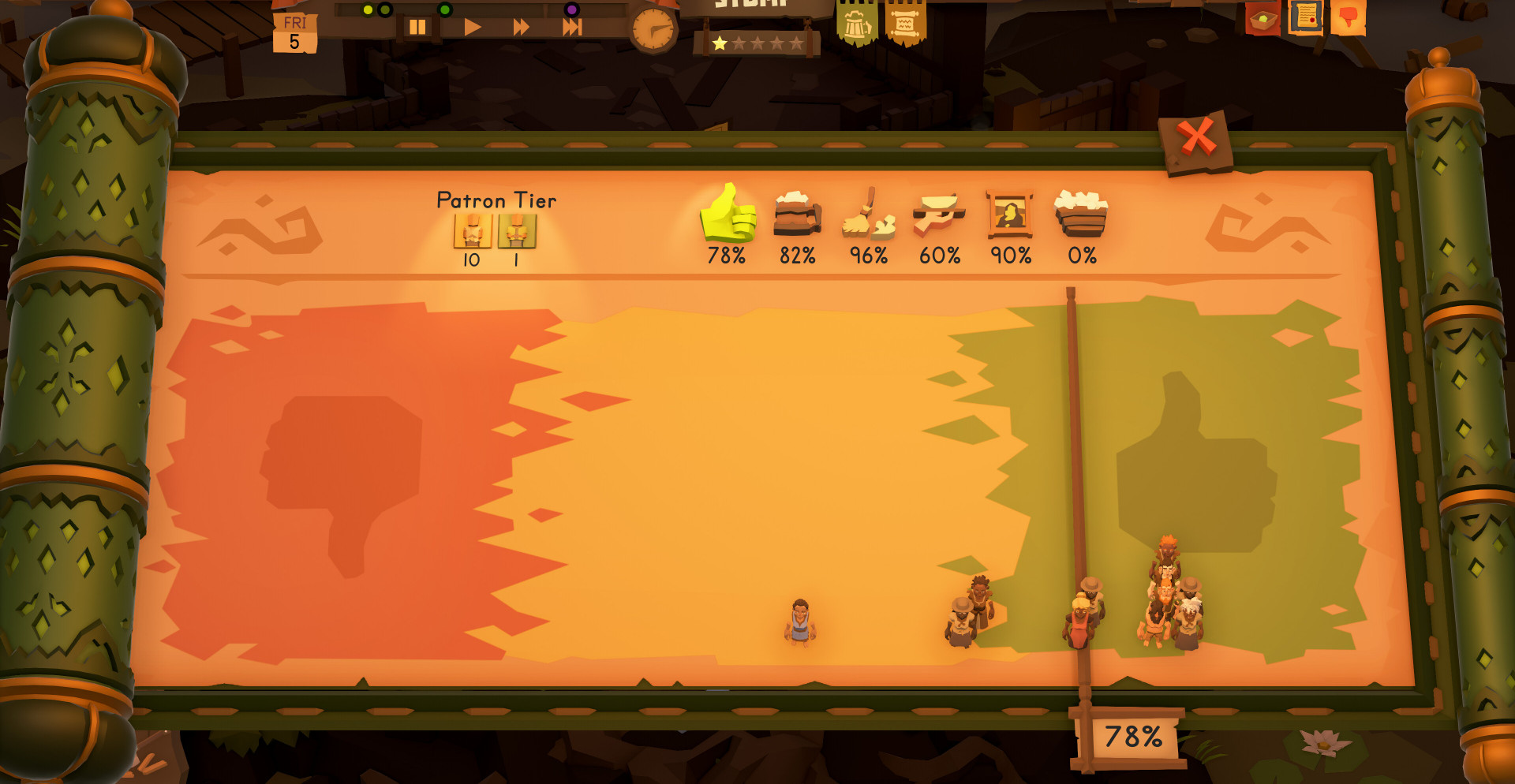
Task: Select the green patron tier with 1 patron
Action: pos(517,232)
